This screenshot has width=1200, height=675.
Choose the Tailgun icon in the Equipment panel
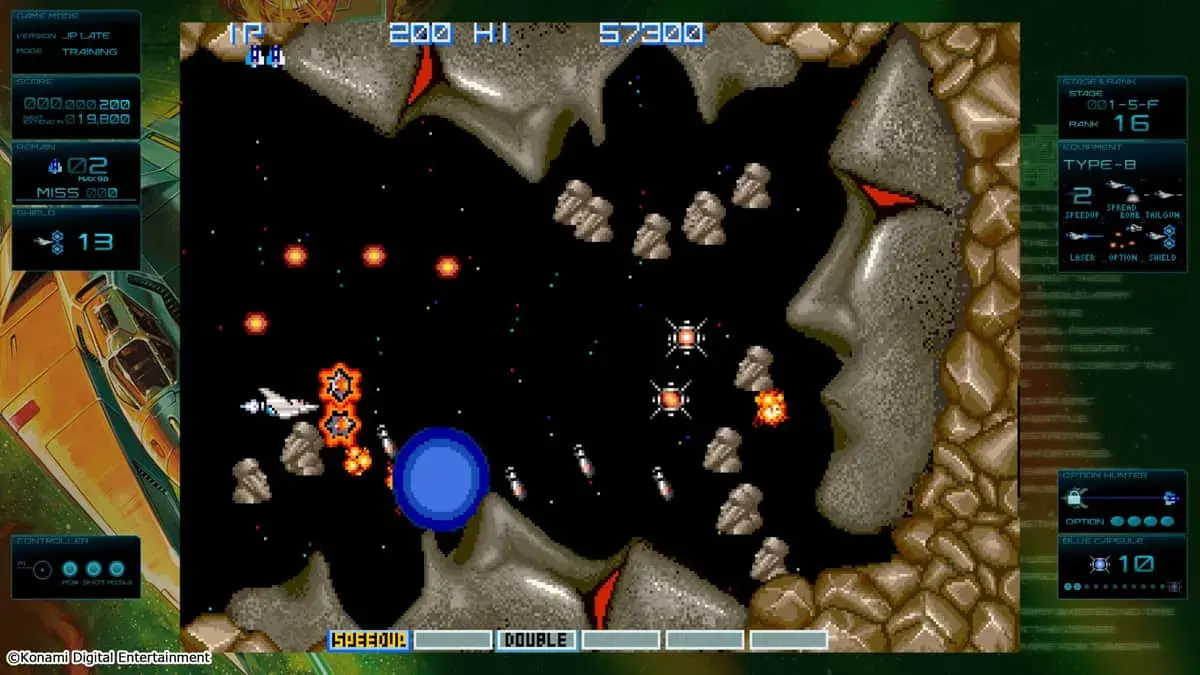tap(1164, 194)
